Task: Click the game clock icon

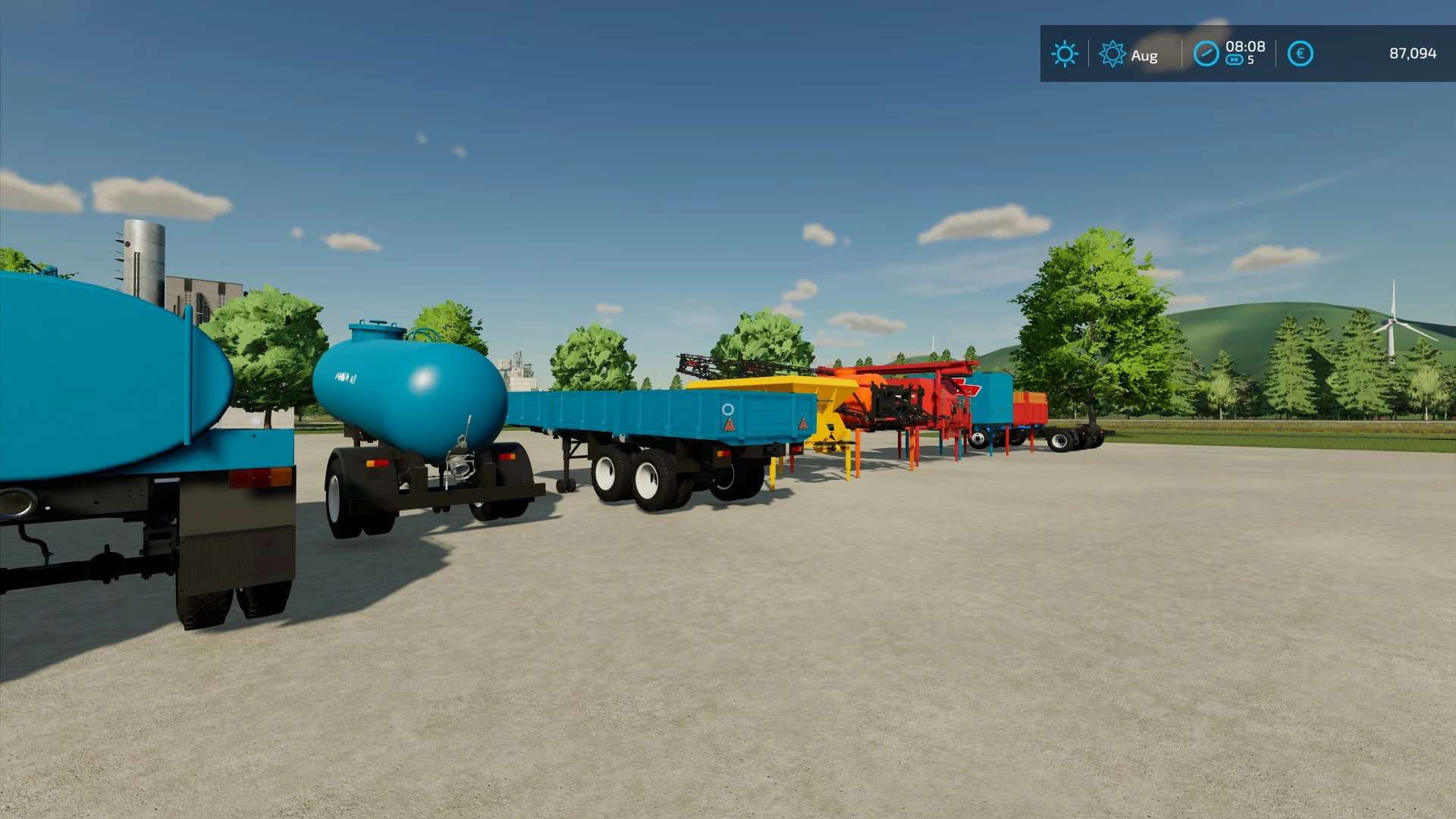Action: 1206,54
